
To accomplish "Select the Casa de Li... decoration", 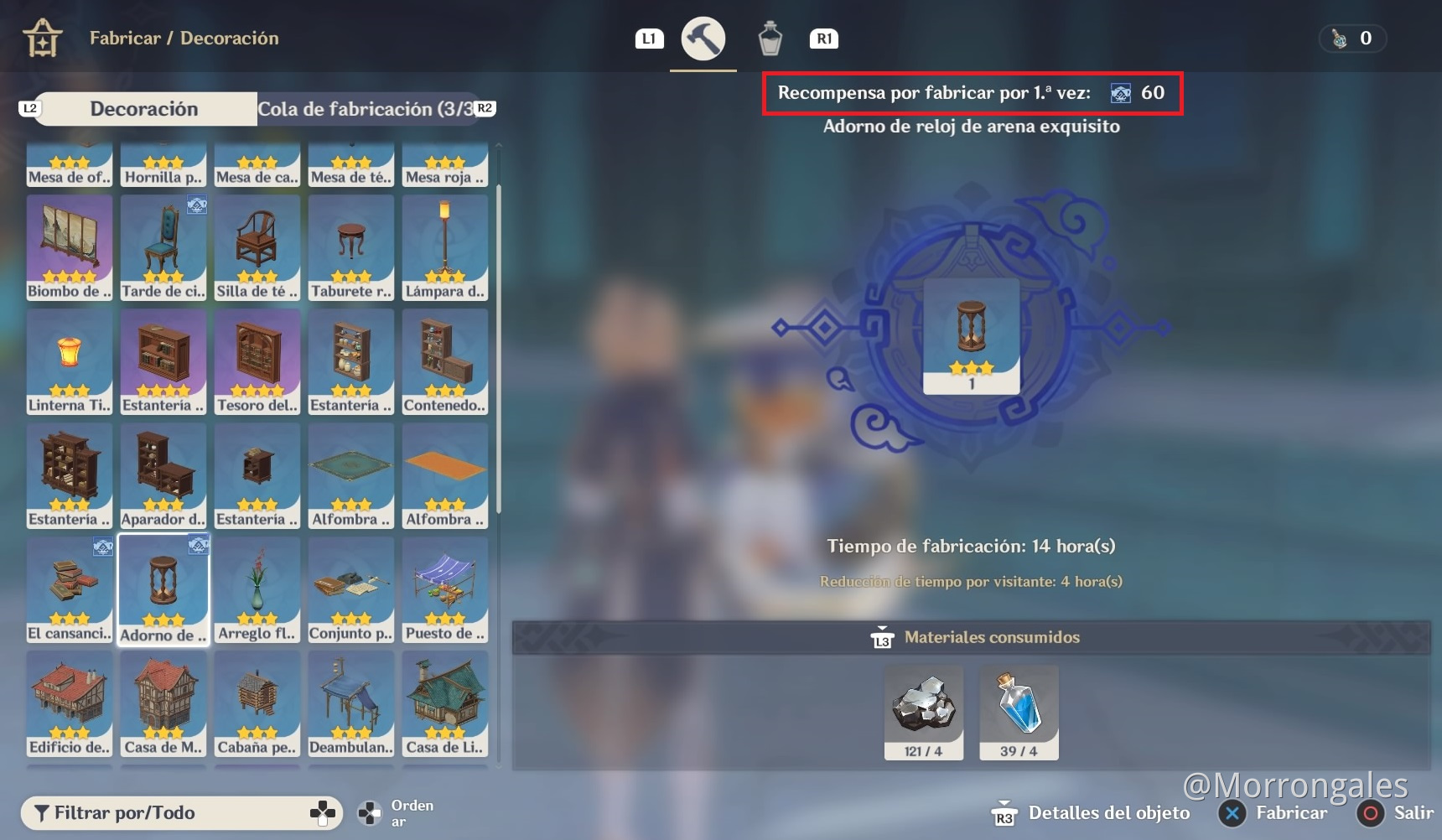I will click(x=445, y=704).
